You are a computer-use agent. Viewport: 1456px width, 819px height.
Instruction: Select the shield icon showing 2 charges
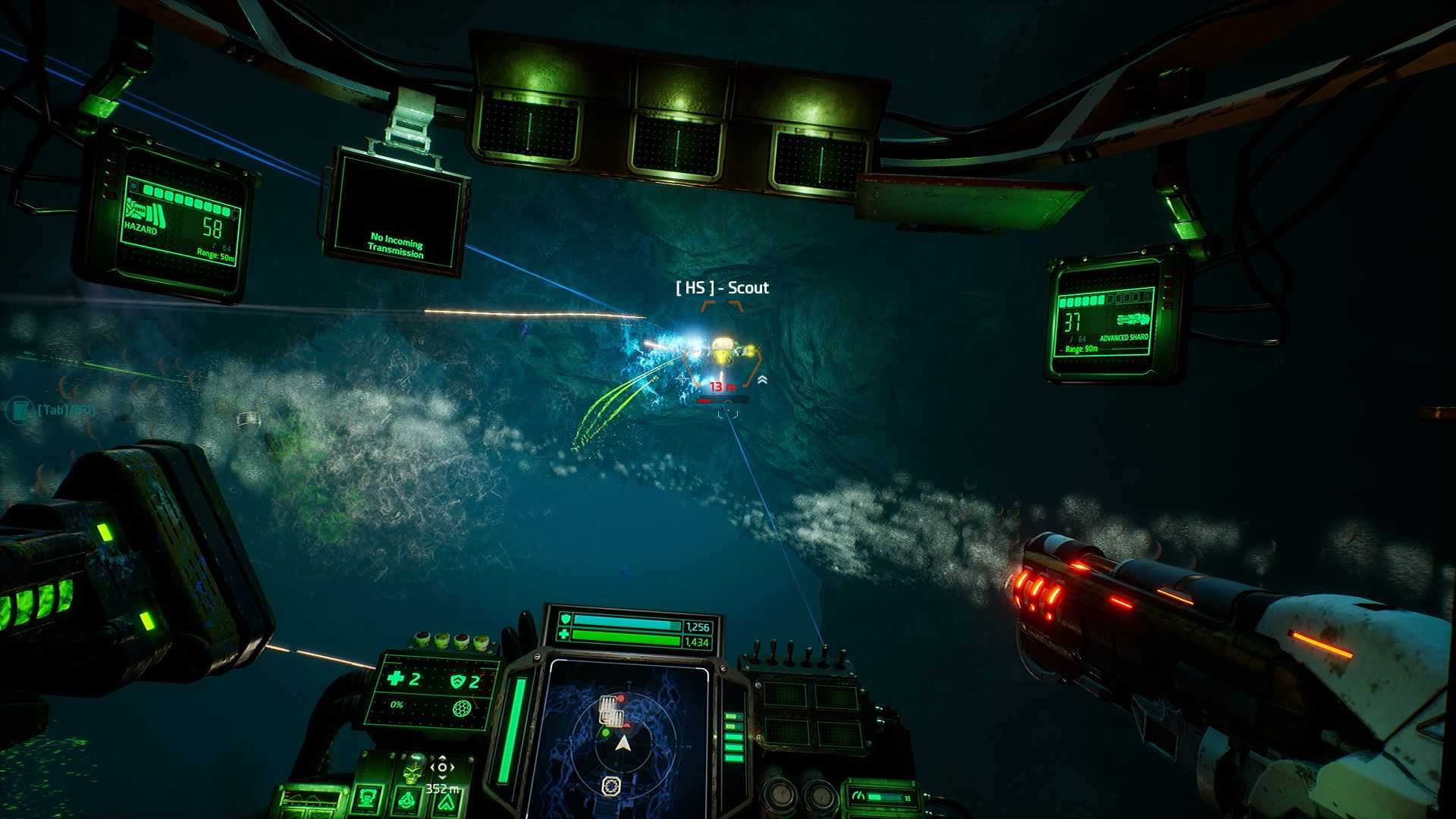[x=460, y=681]
